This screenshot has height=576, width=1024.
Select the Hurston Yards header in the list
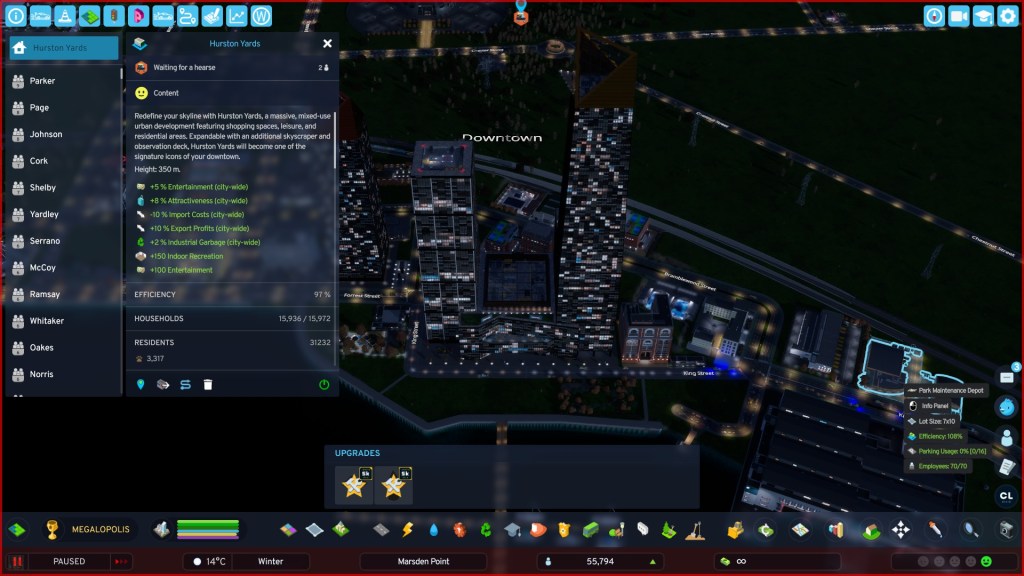pyautogui.click(x=63, y=48)
